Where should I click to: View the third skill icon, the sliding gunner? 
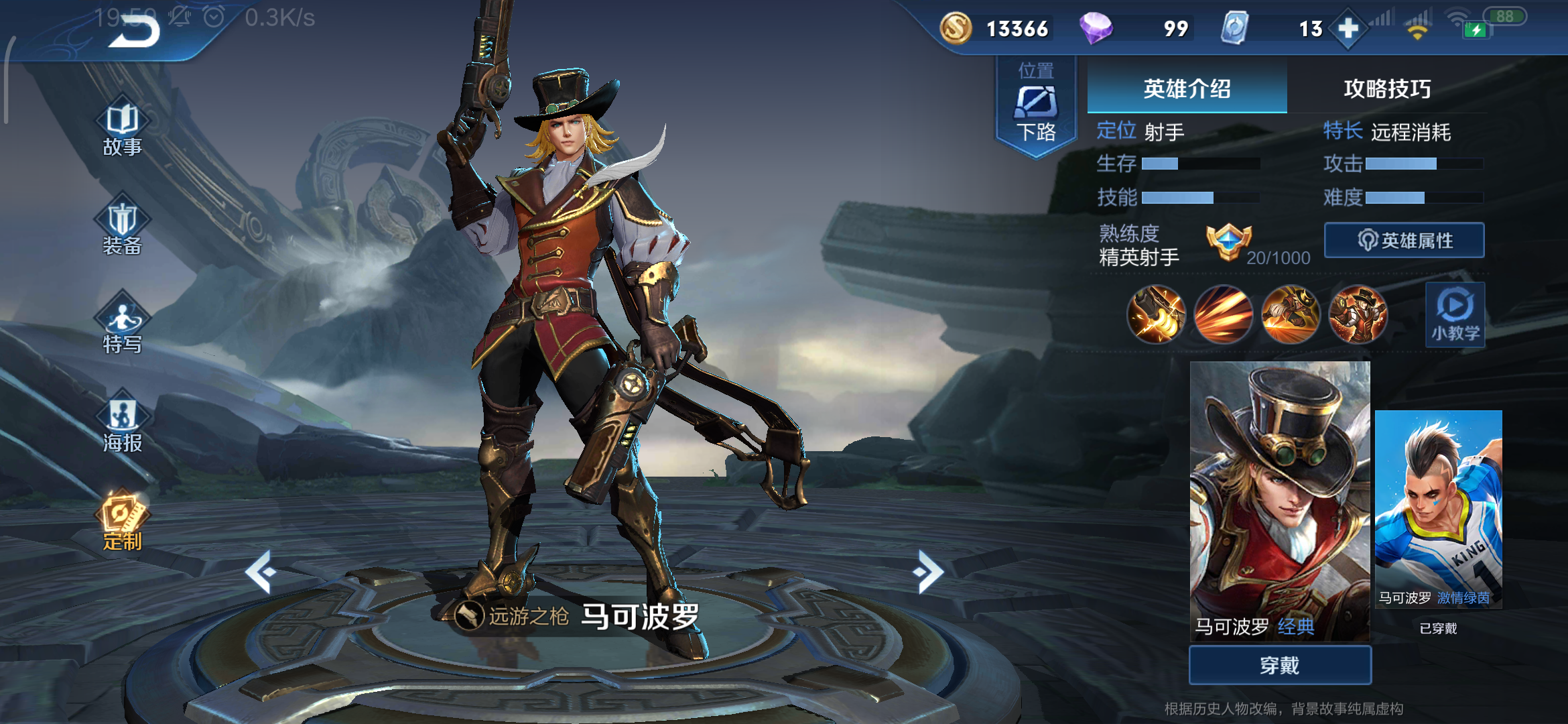pyautogui.click(x=1291, y=314)
